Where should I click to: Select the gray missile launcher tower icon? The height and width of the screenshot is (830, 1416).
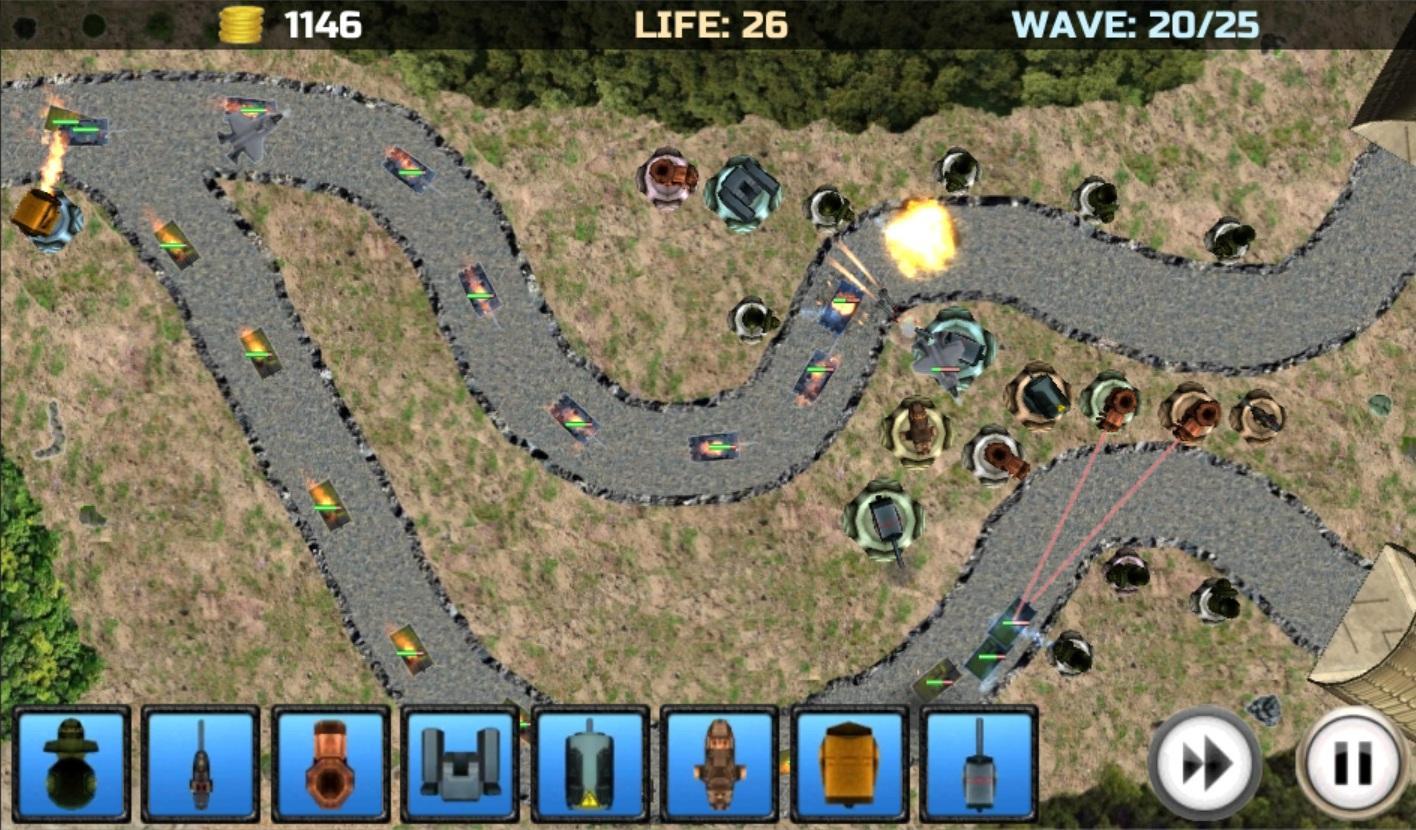(460, 765)
